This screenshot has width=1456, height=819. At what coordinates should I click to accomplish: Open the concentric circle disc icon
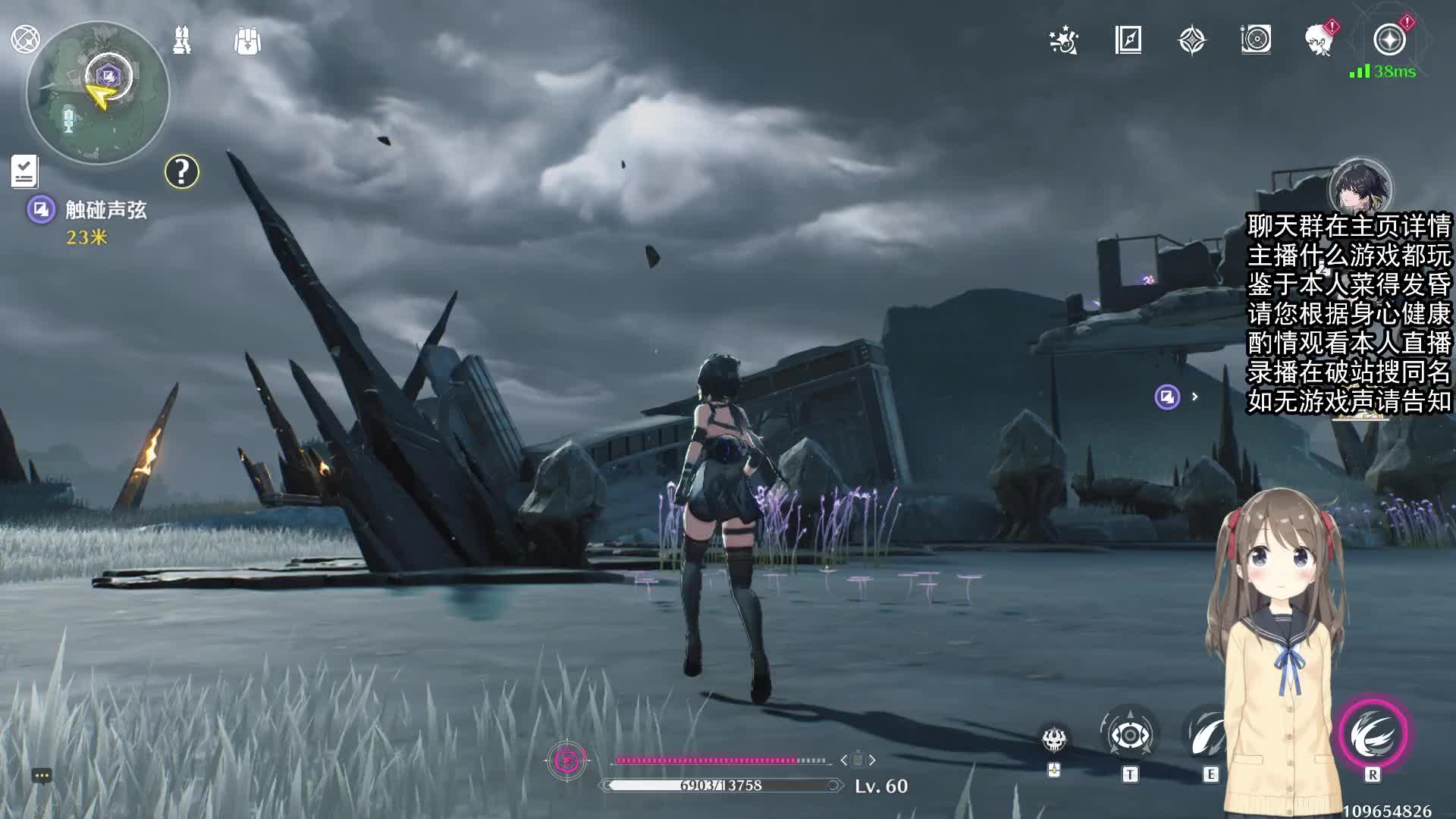click(x=1256, y=39)
